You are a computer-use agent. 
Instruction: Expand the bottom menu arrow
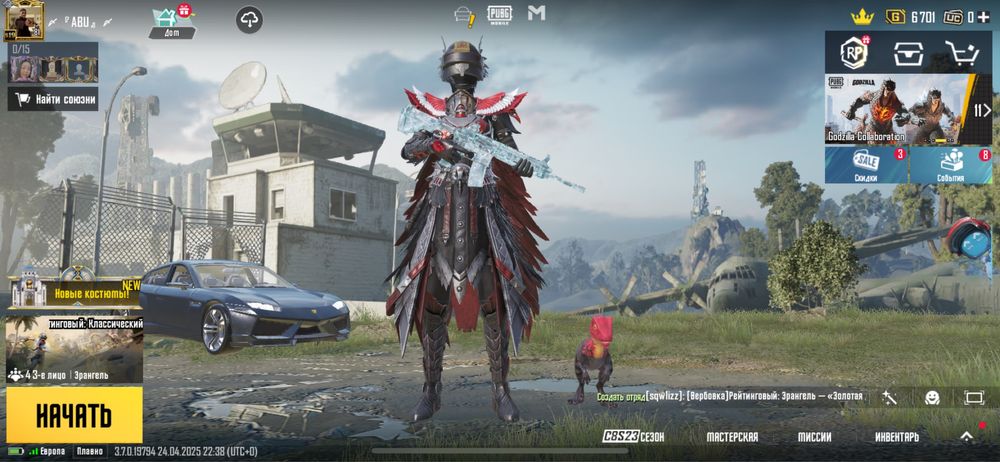click(966, 437)
